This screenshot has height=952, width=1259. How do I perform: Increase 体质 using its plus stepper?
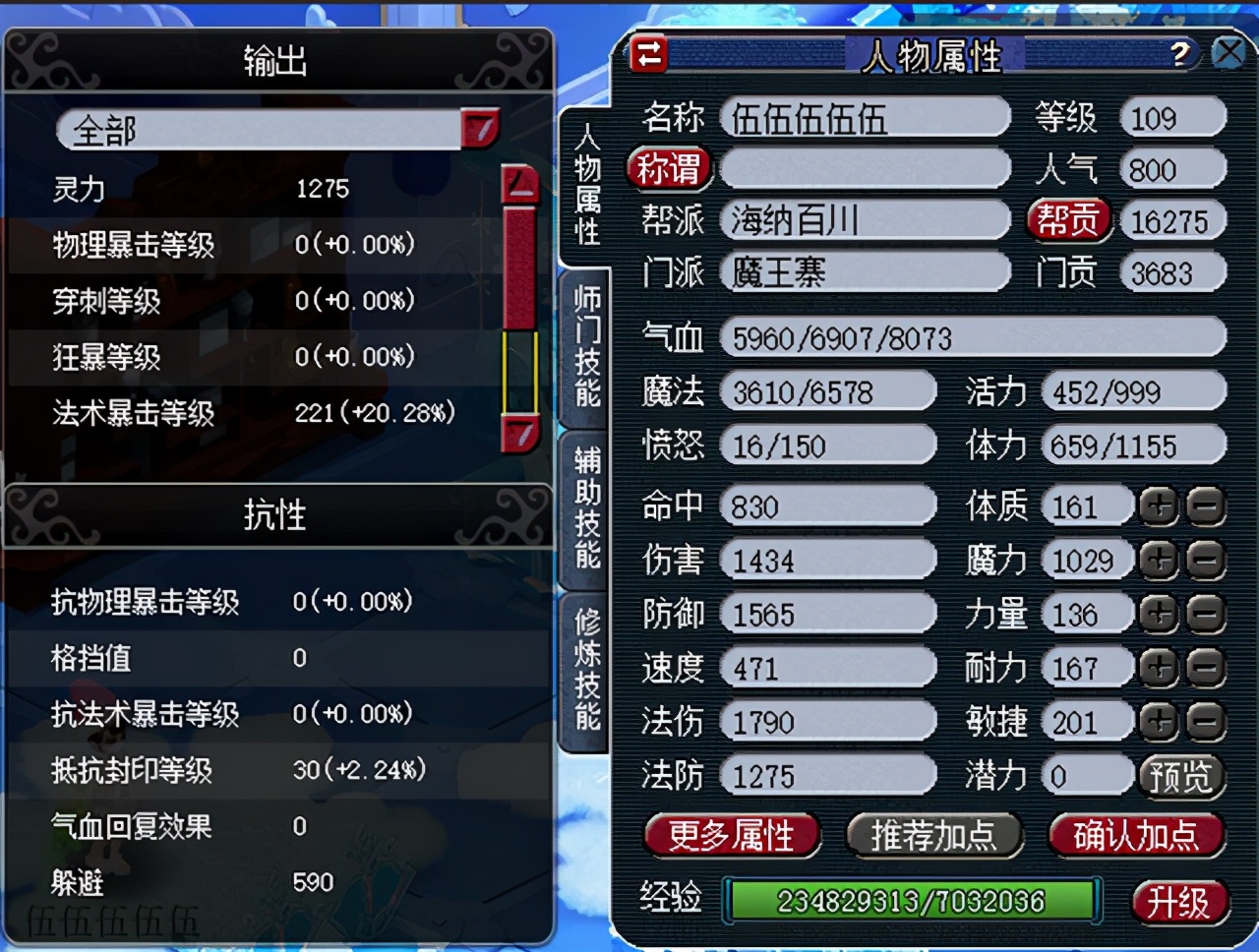pos(1158,506)
